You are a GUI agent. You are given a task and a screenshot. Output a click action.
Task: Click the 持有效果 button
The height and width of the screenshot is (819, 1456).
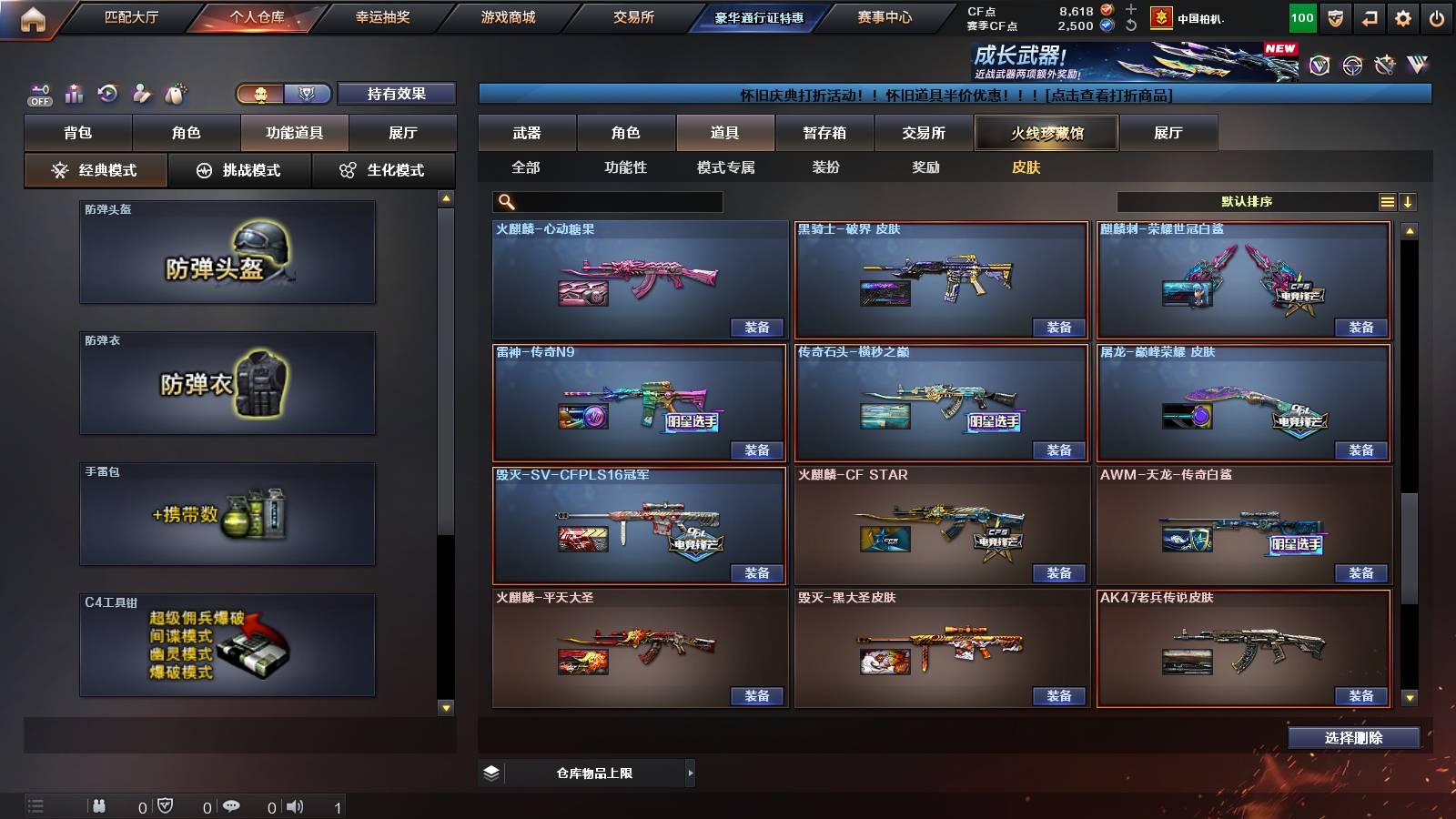(x=397, y=94)
